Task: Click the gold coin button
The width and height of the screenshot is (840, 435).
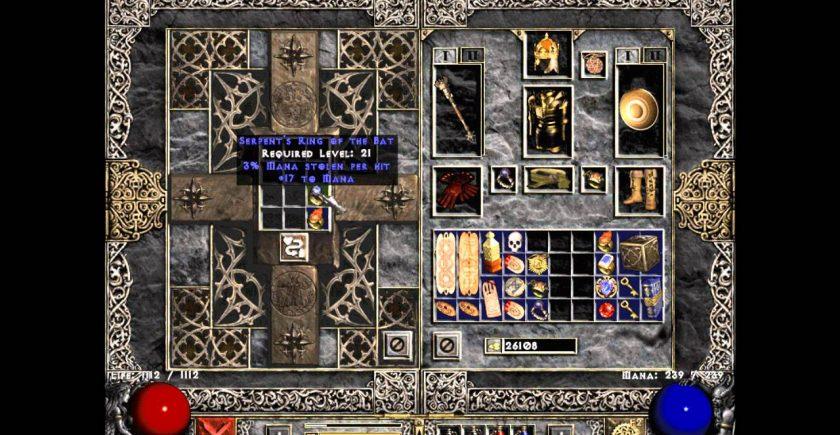Action: tap(494, 346)
